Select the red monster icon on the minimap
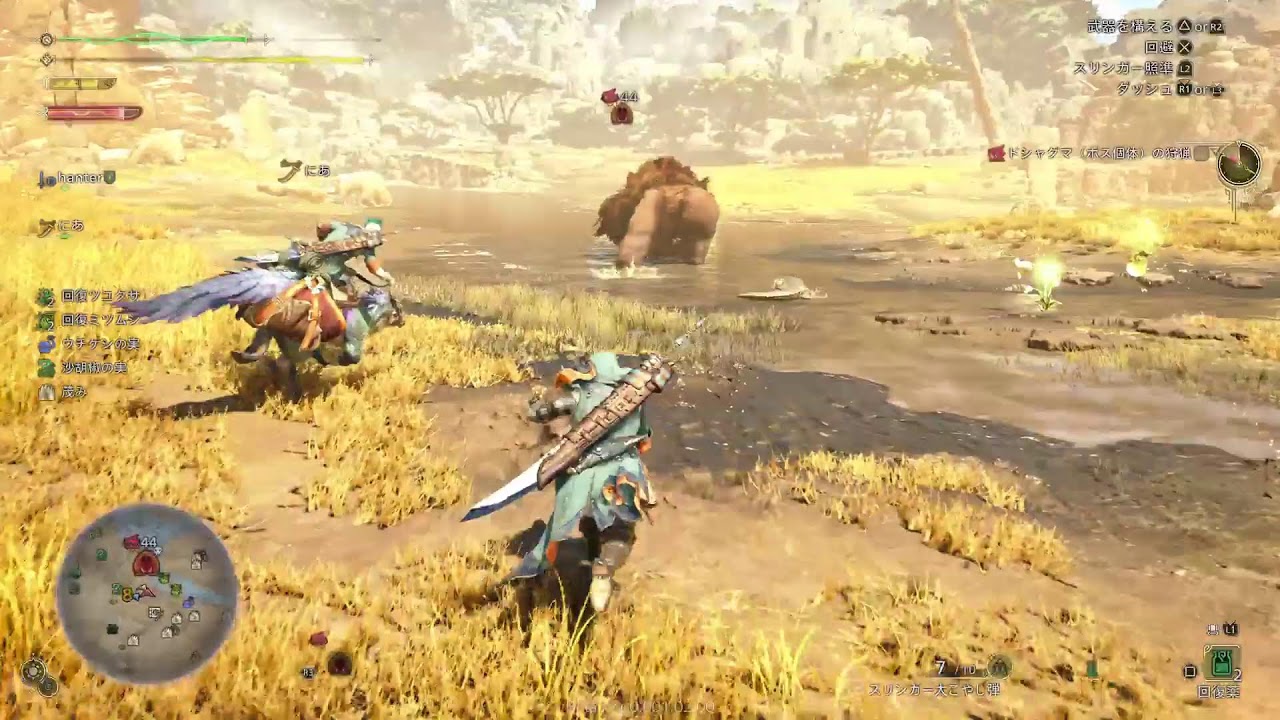The height and width of the screenshot is (720, 1280). 146,564
